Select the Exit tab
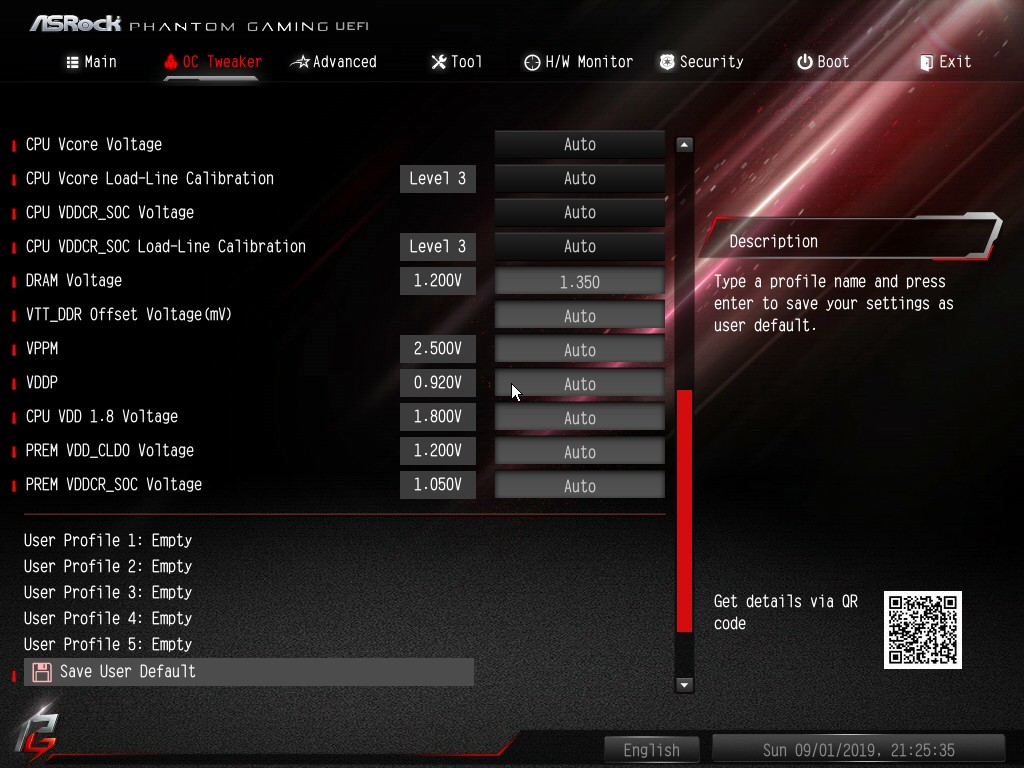Screen dimensions: 1024x768 pyautogui.click(x=944, y=62)
